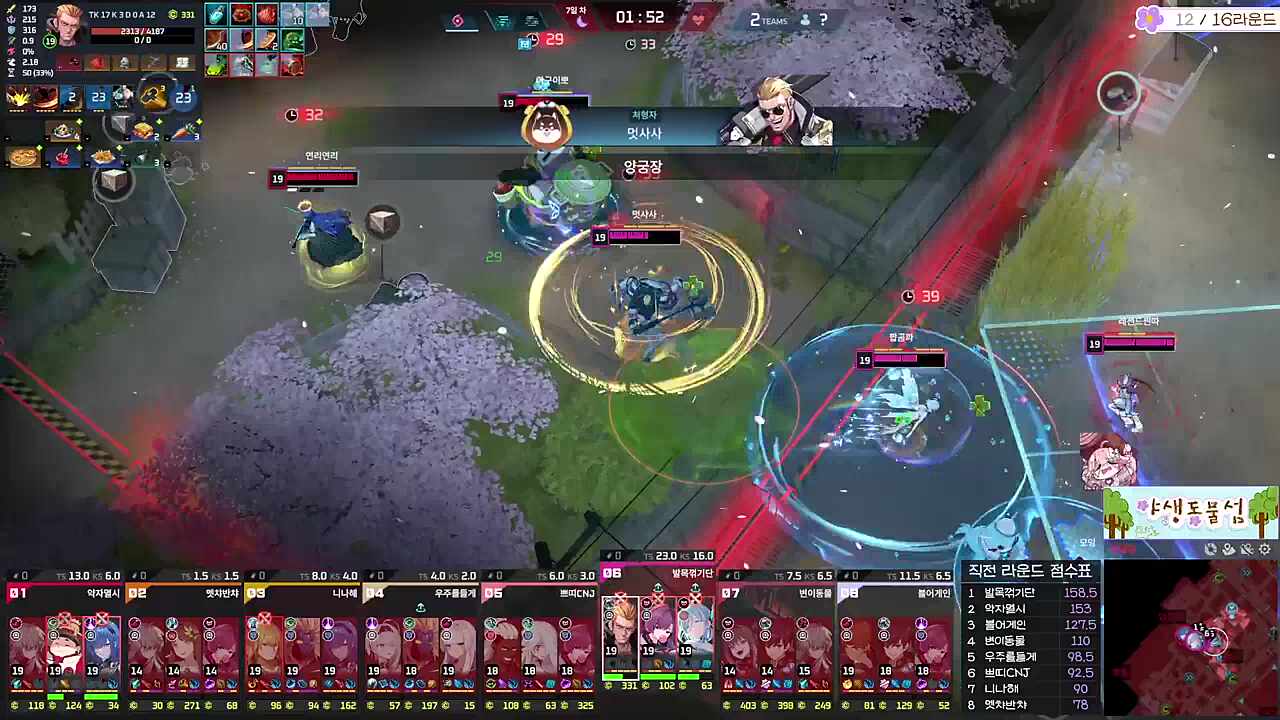
Task: Select the carrot item slot
Action: coord(184,131)
